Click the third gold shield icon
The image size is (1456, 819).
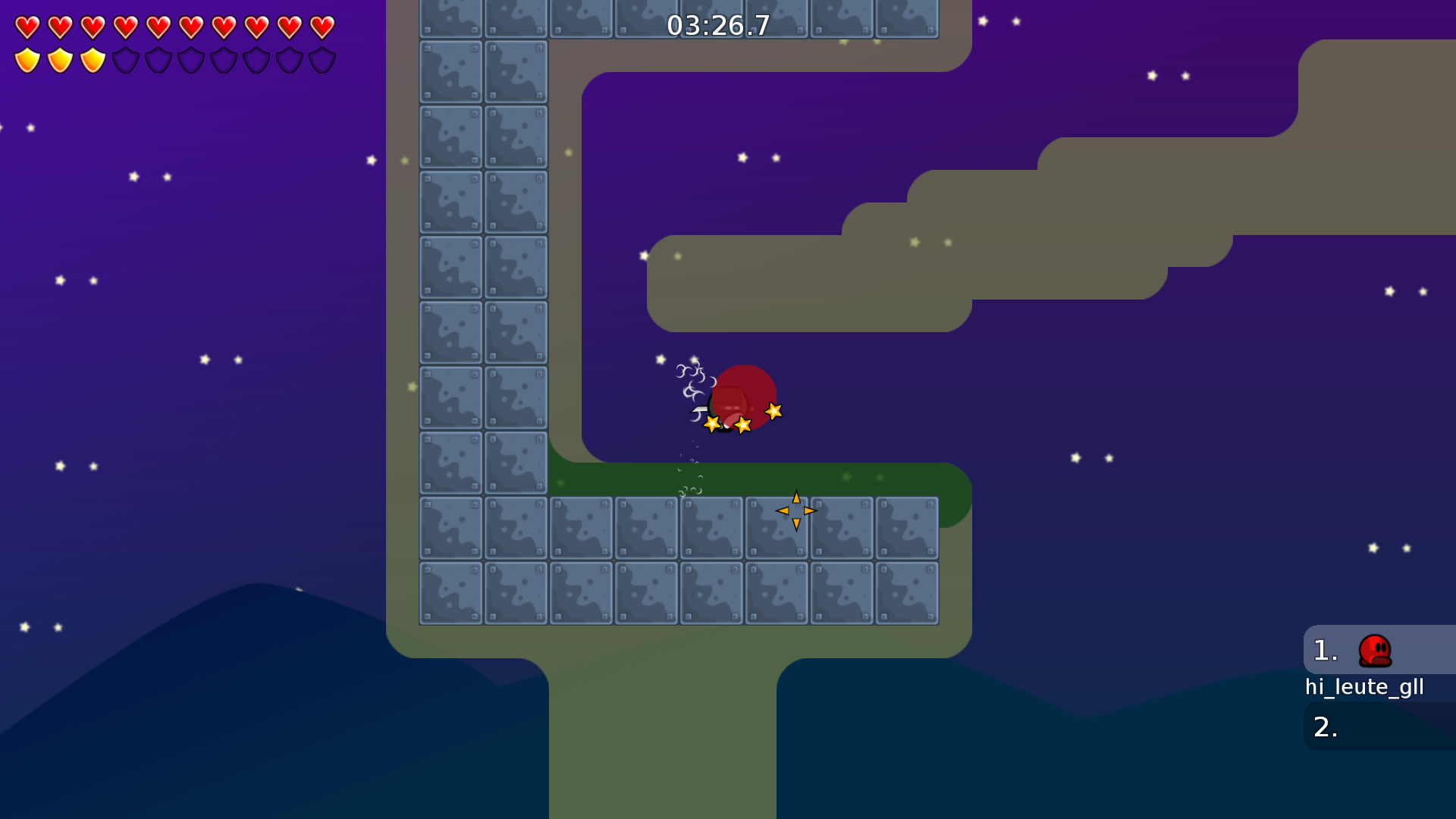coord(93,58)
